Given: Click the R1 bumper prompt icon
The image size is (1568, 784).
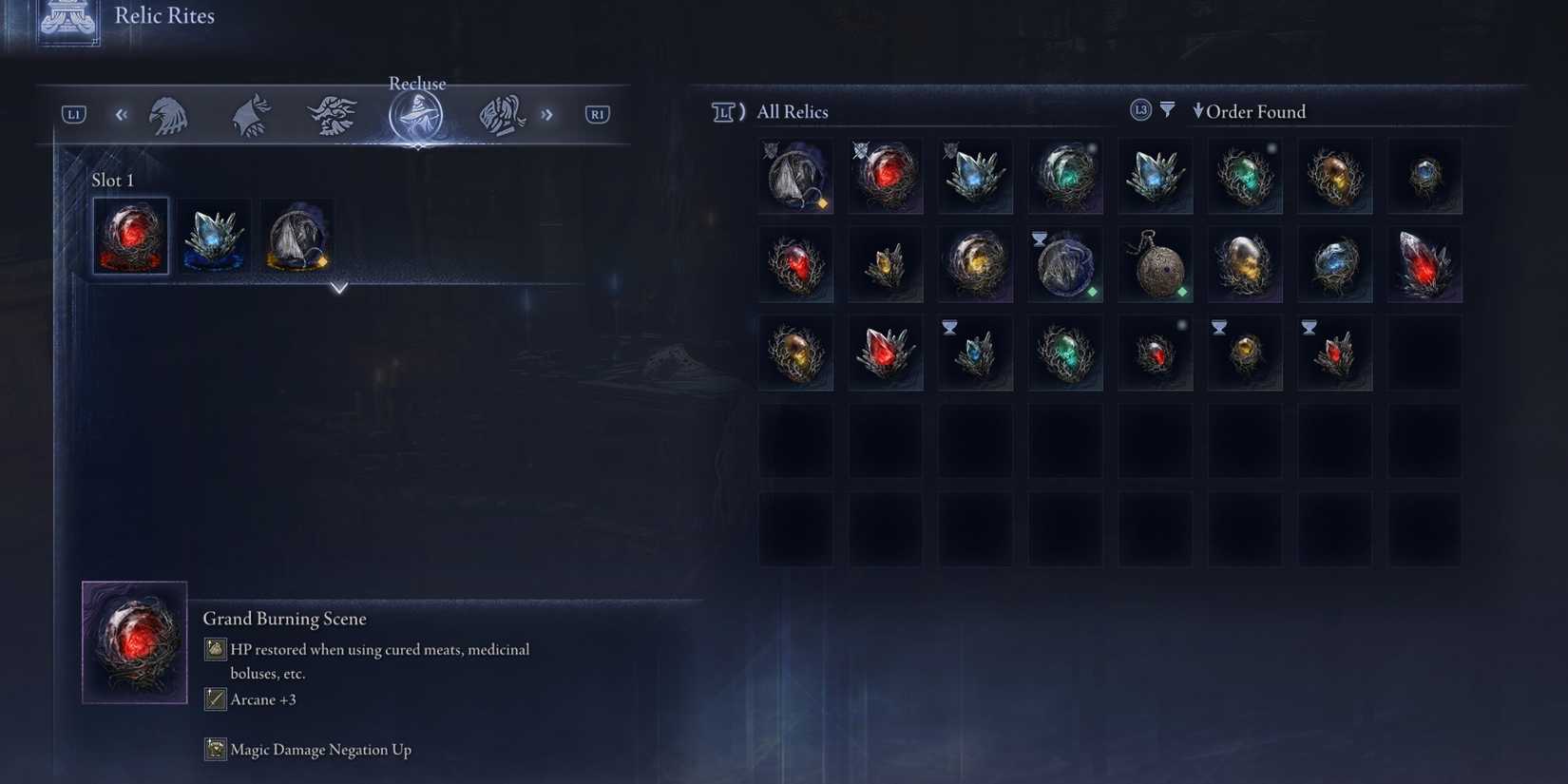Looking at the screenshot, I should (x=597, y=113).
